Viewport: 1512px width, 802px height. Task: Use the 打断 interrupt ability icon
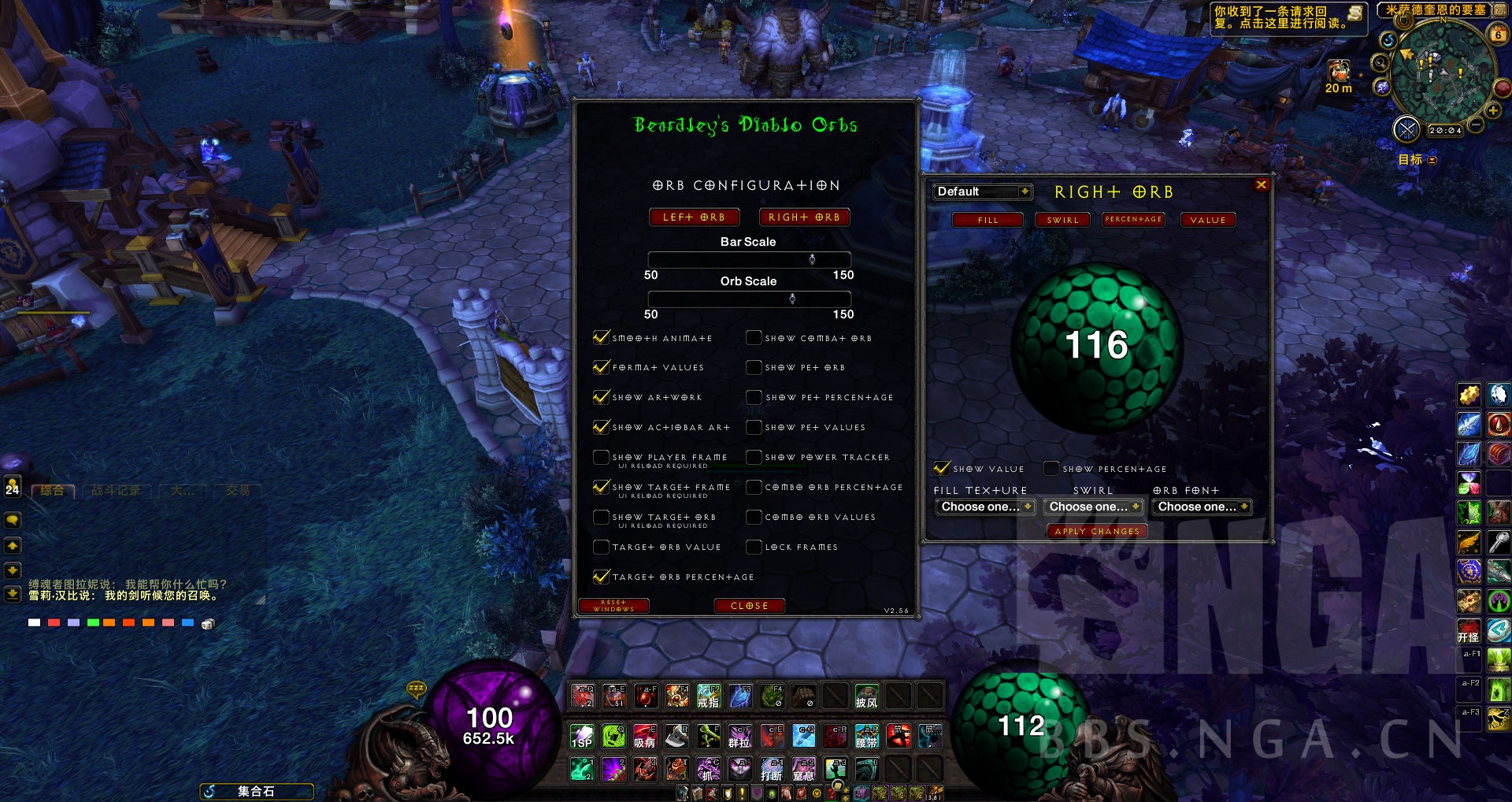tap(772, 770)
